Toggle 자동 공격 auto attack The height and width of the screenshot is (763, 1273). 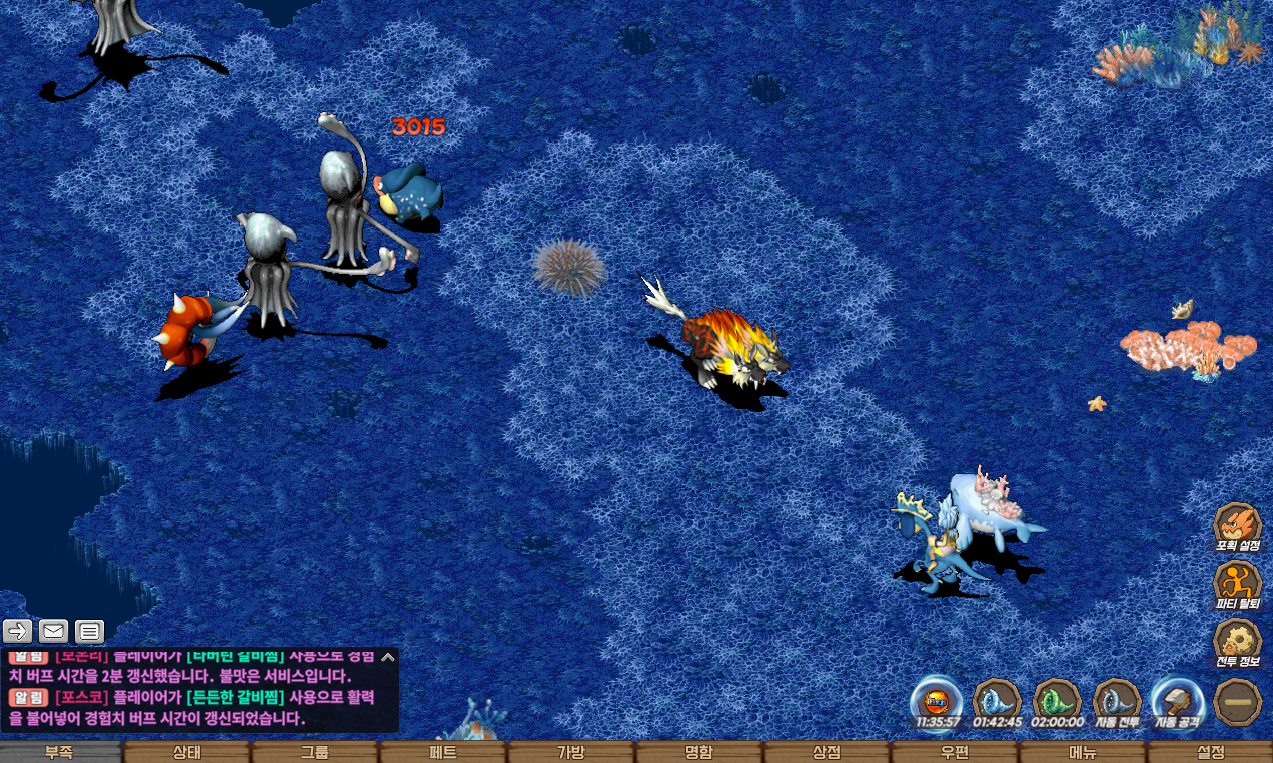click(x=1177, y=700)
